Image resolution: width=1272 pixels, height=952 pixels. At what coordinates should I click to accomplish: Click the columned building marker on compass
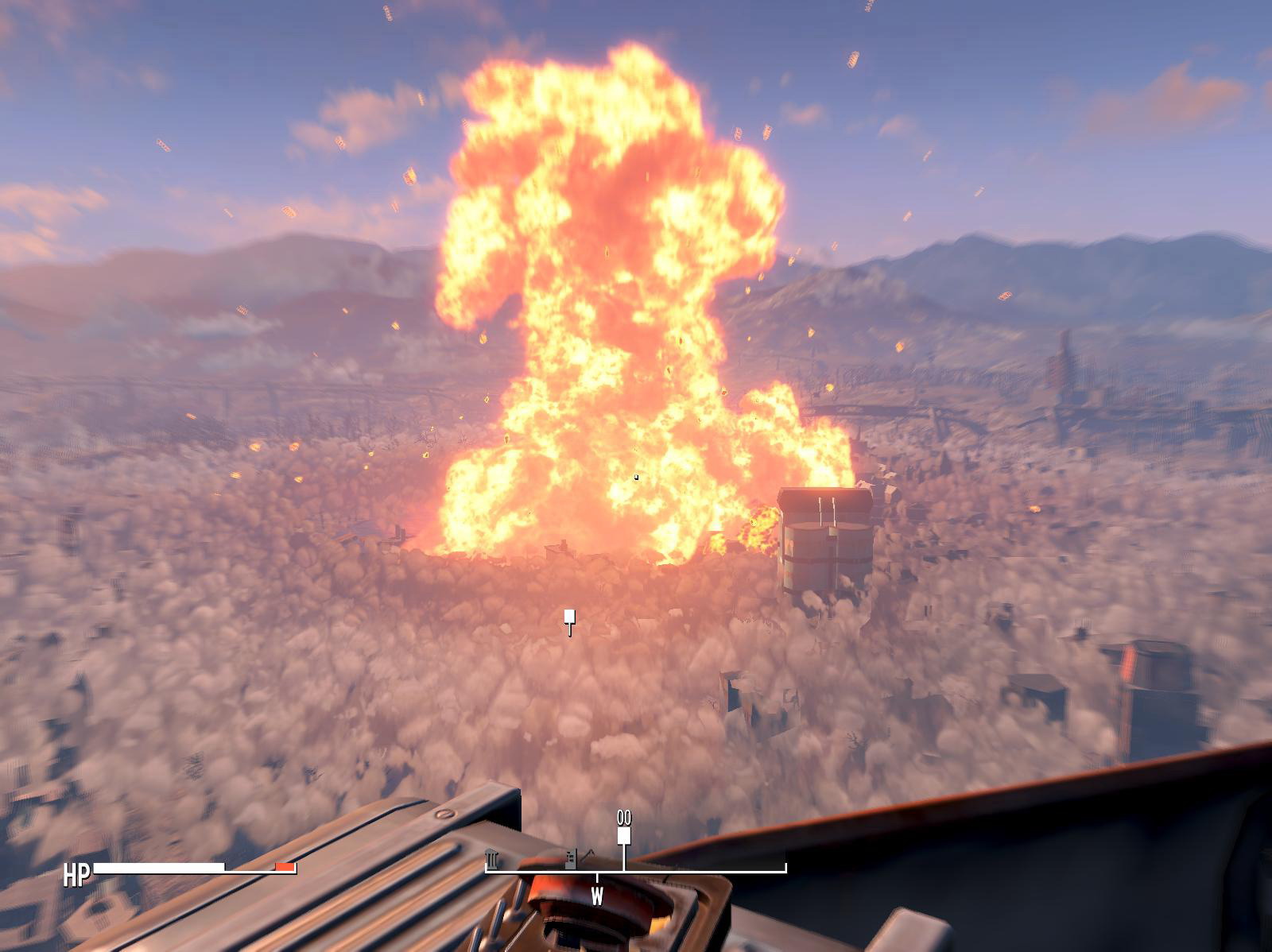tap(492, 859)
